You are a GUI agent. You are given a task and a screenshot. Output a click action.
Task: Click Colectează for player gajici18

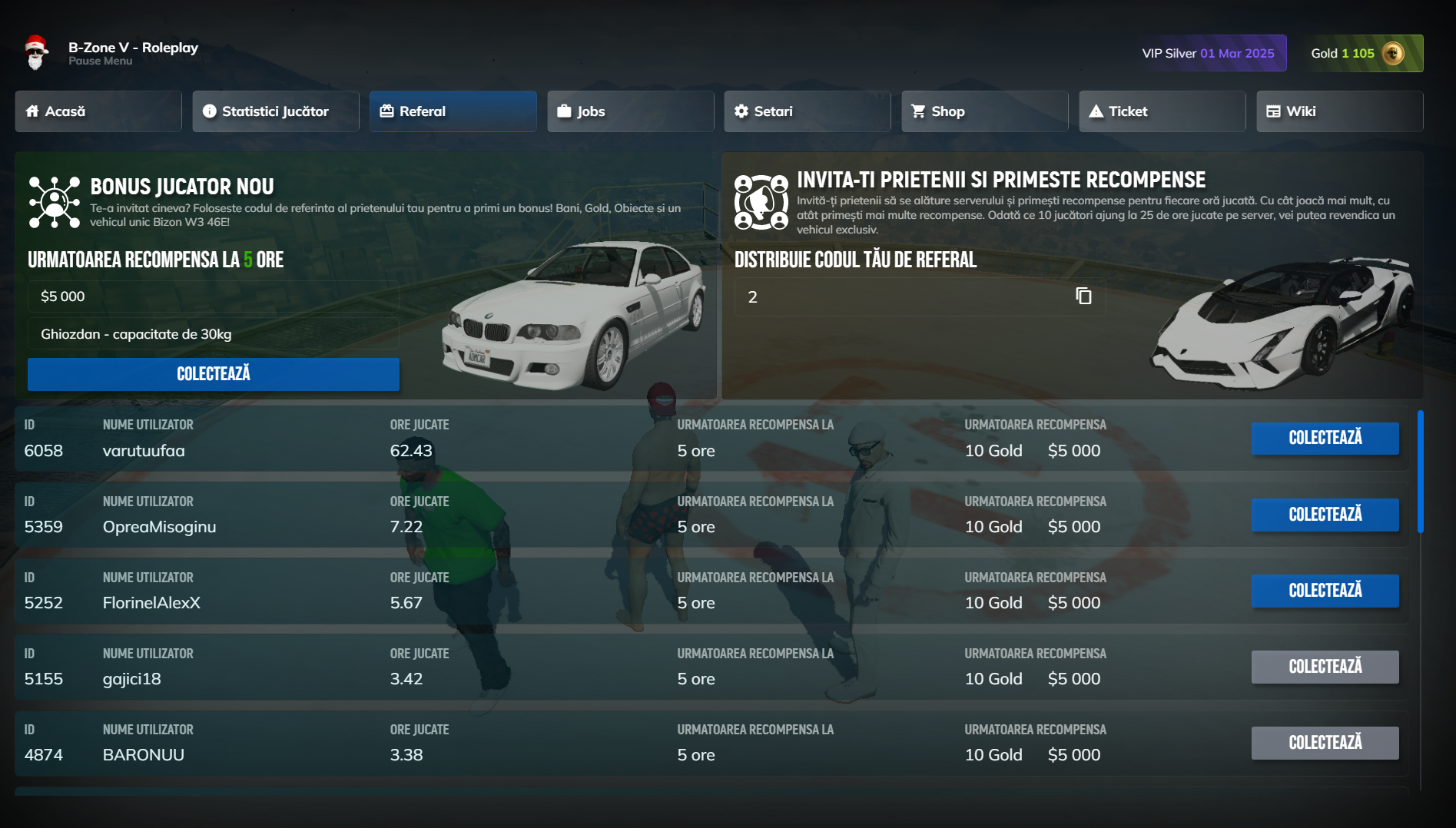(1325, 667)
